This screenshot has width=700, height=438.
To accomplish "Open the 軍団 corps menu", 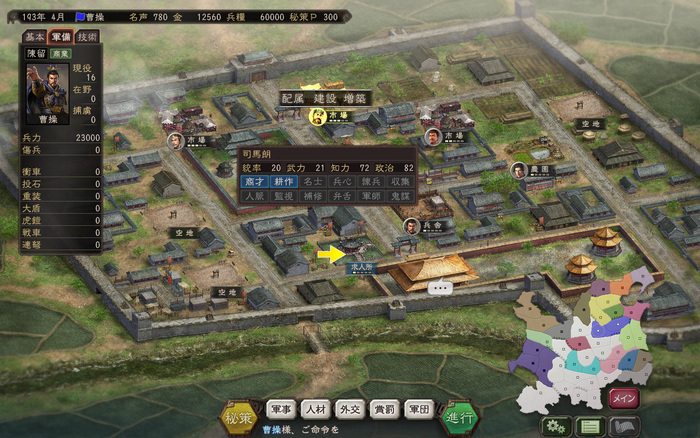I will pos(418,409).
